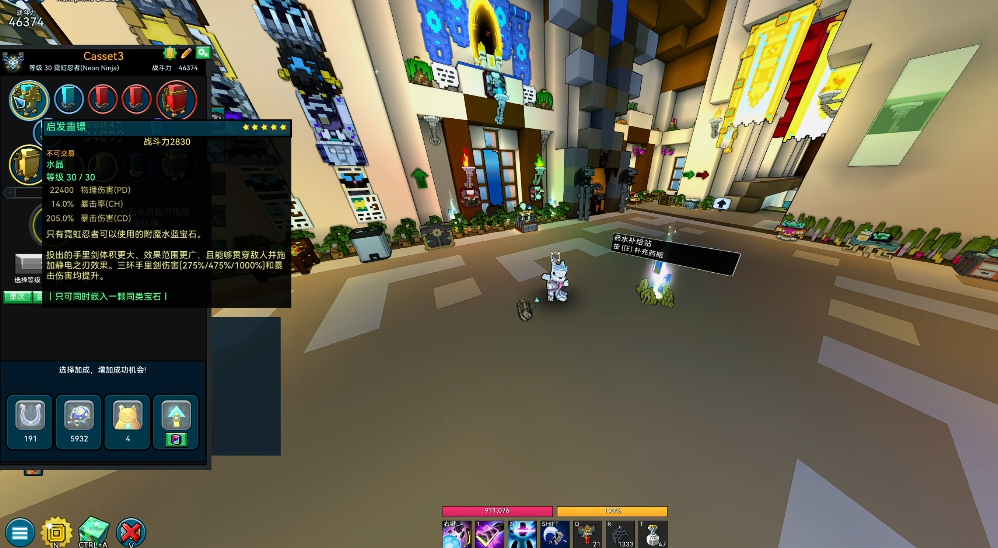Activate the crescent moon dodge ability
This screenshot has width=998, height=548.
pos(555,534)
